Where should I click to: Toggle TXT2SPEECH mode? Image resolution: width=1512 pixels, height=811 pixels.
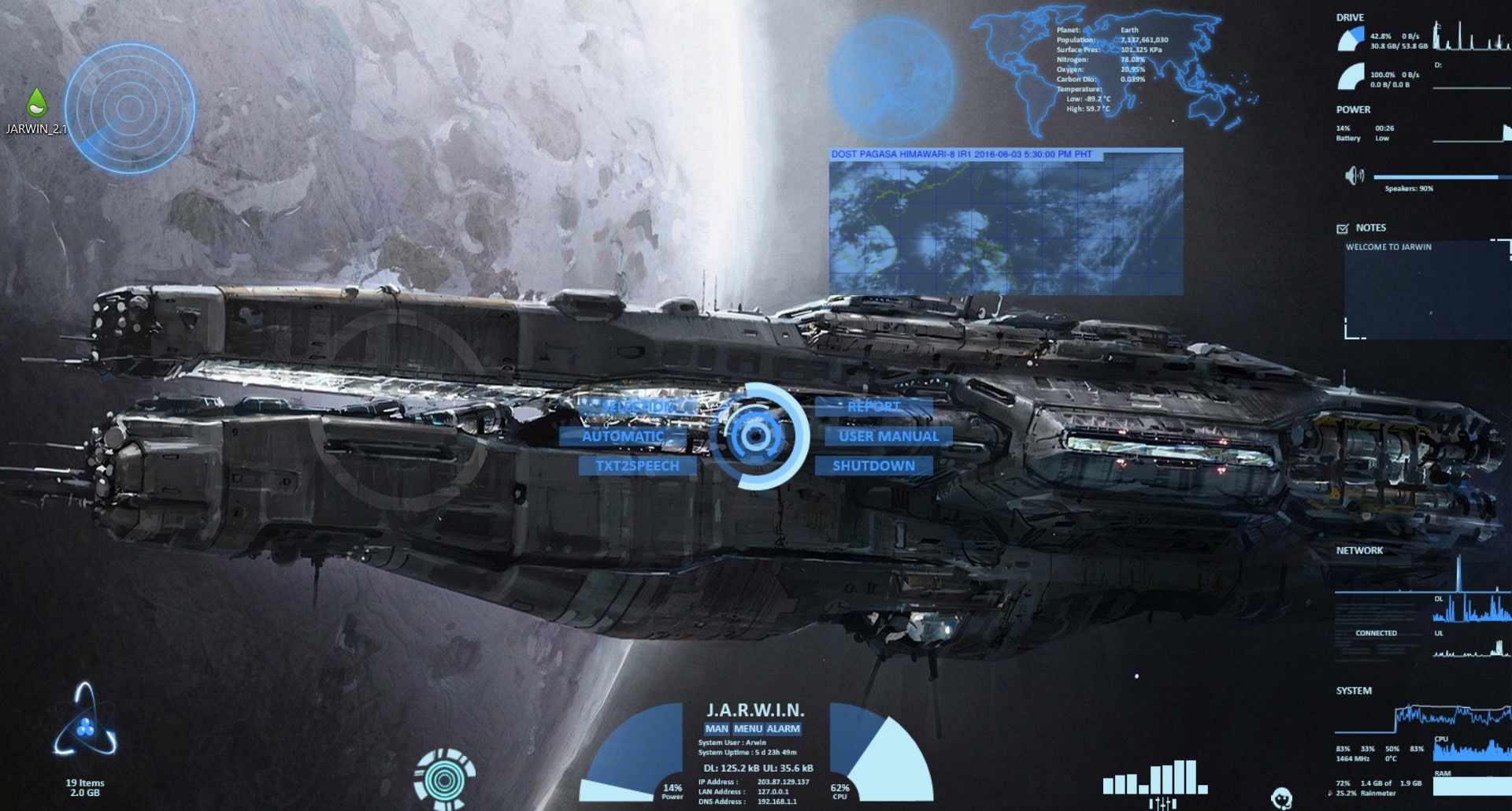[x=639, y=465]
